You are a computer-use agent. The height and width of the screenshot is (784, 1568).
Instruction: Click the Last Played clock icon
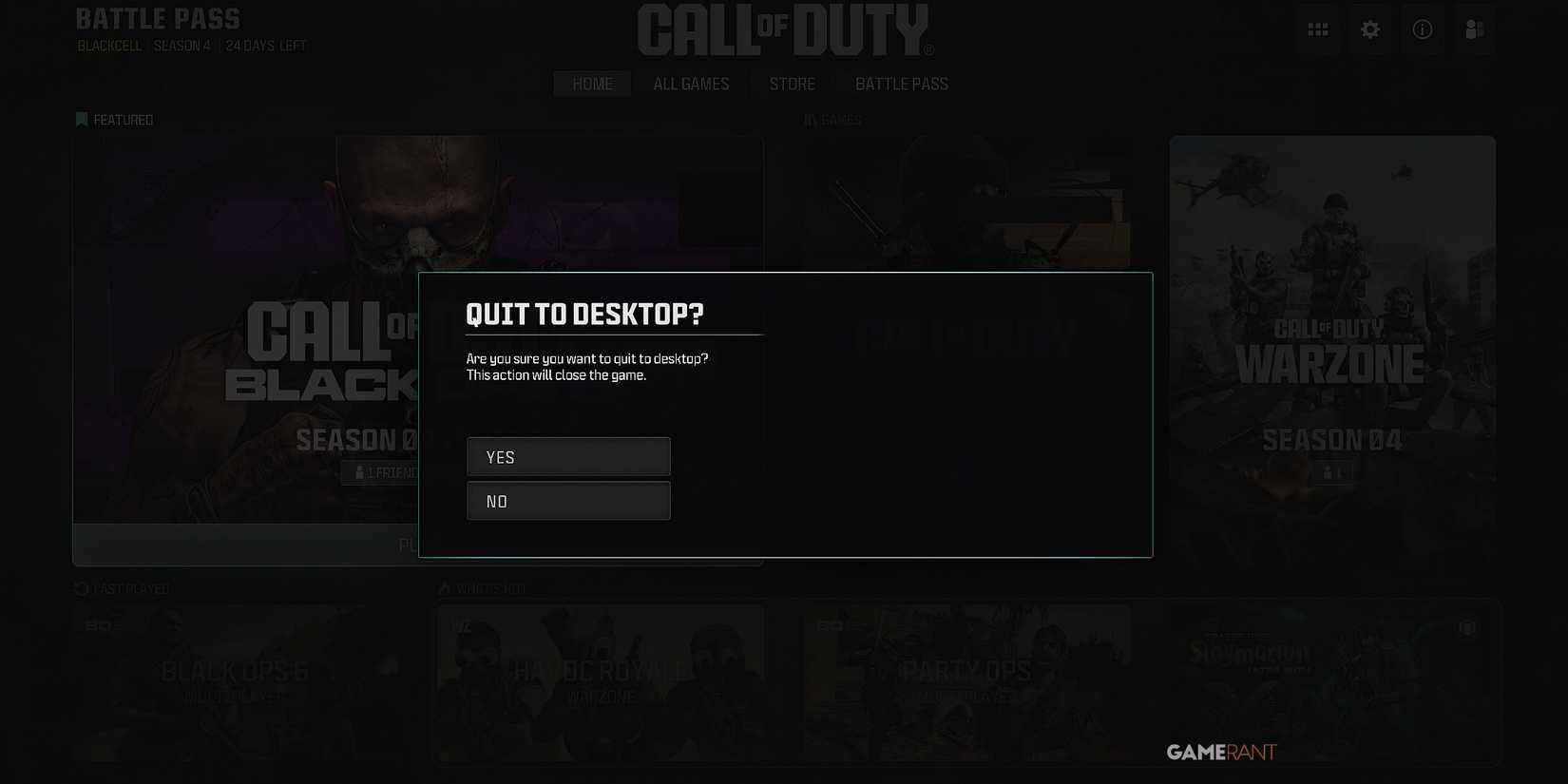tap(80, 587)
